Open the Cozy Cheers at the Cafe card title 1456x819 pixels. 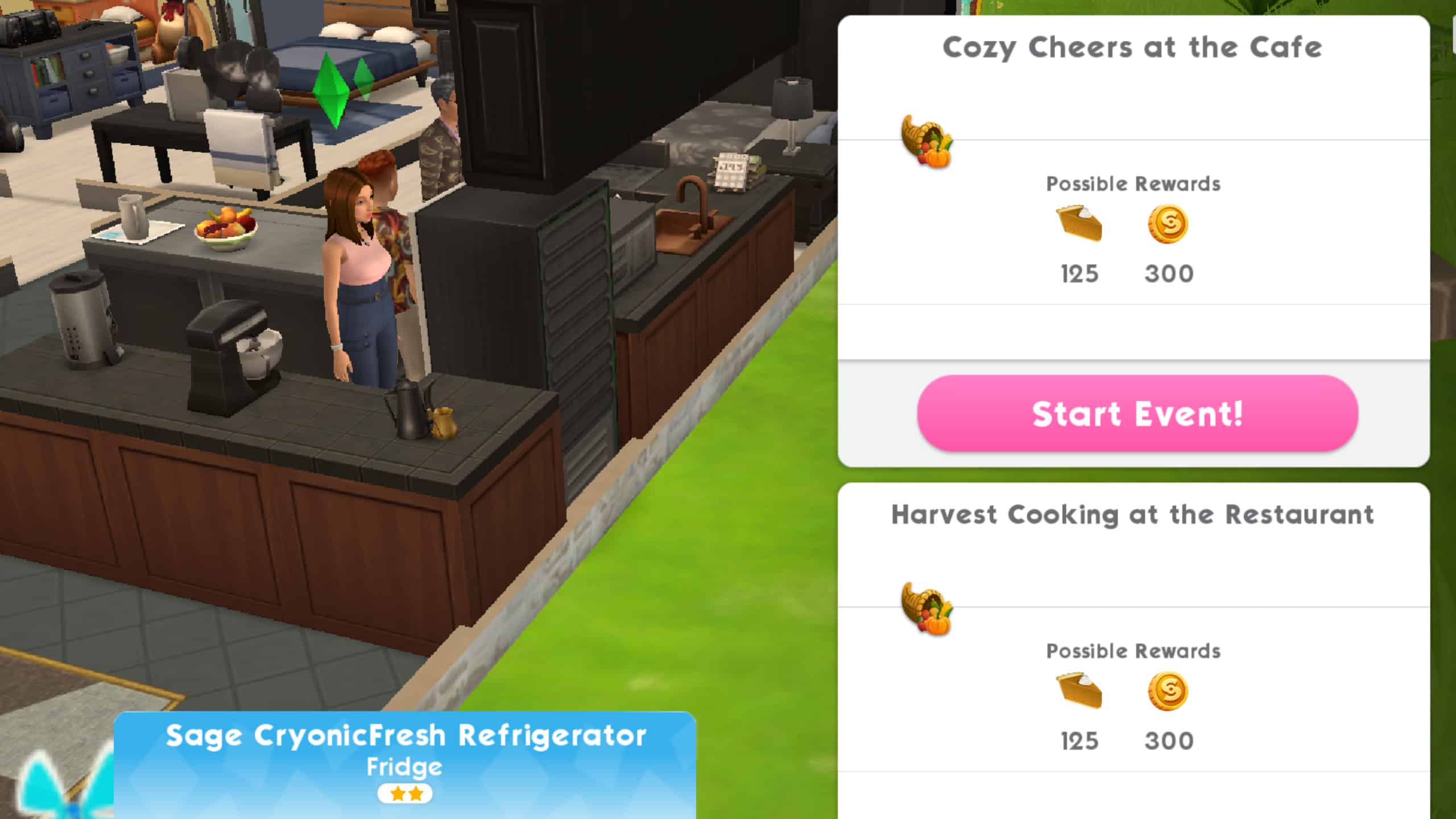click(x=1132, y=47)
